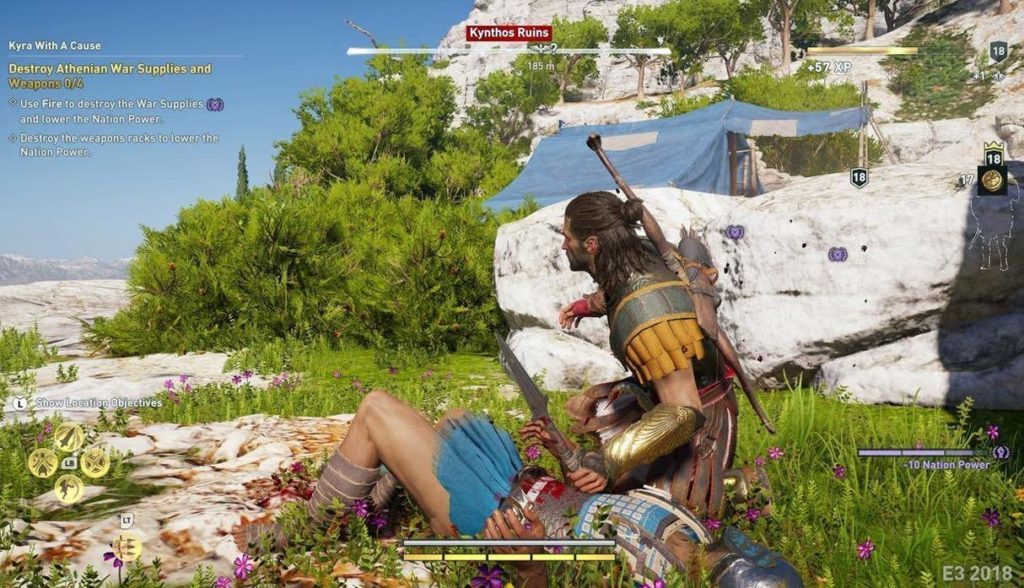This screenshot has height=588, width=1024.
Task: Click the Kynthos Ruins location label
Action: 508,34
